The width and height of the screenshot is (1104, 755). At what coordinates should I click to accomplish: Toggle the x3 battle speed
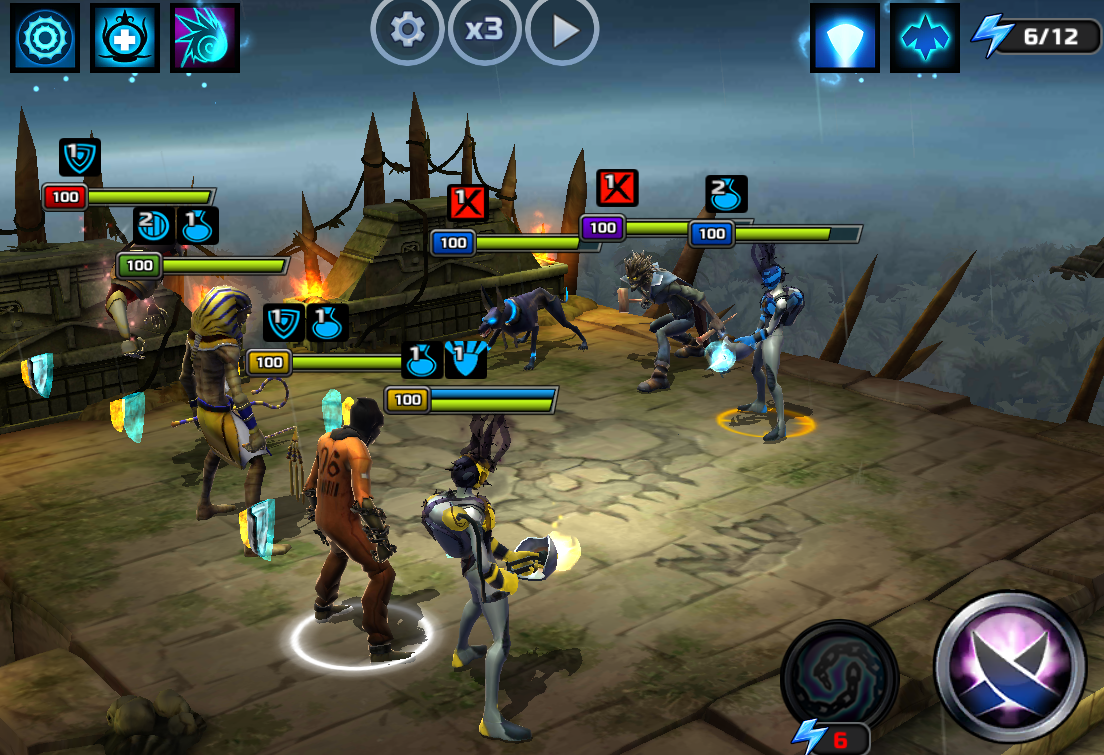click(x=484, y=30)
